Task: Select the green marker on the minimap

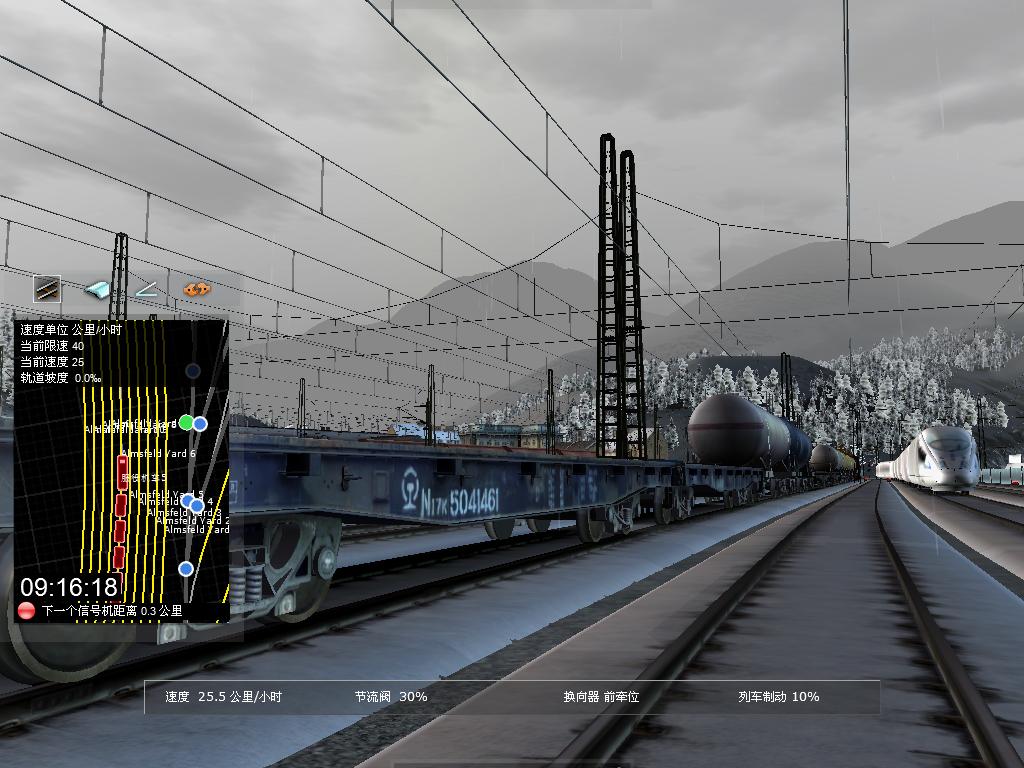Action: point(185,423)
